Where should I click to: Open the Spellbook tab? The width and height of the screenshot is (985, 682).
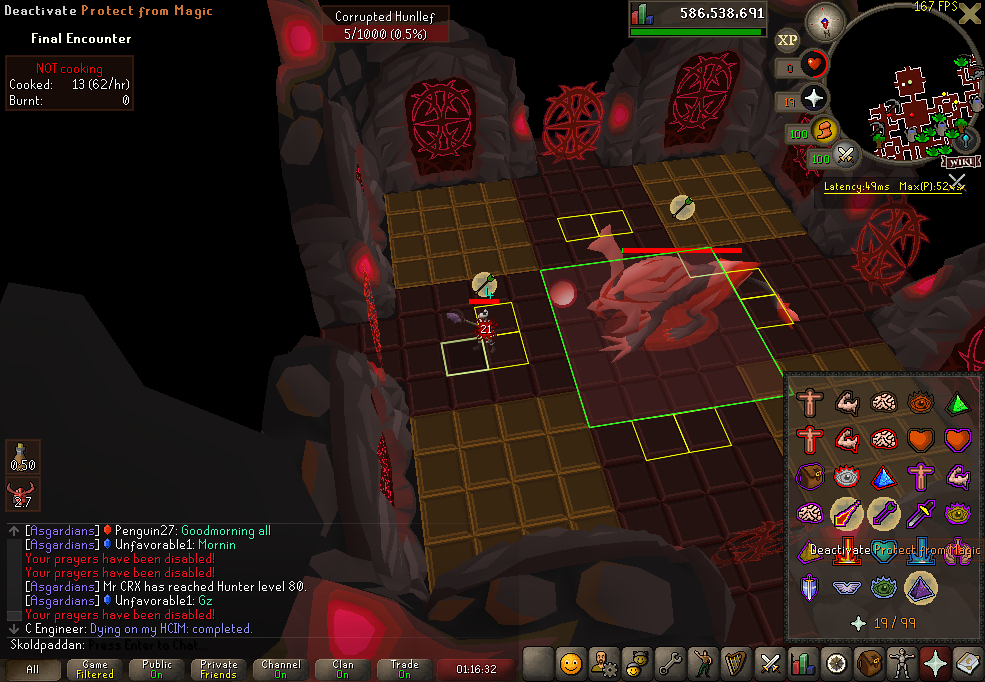coord(968,662)
